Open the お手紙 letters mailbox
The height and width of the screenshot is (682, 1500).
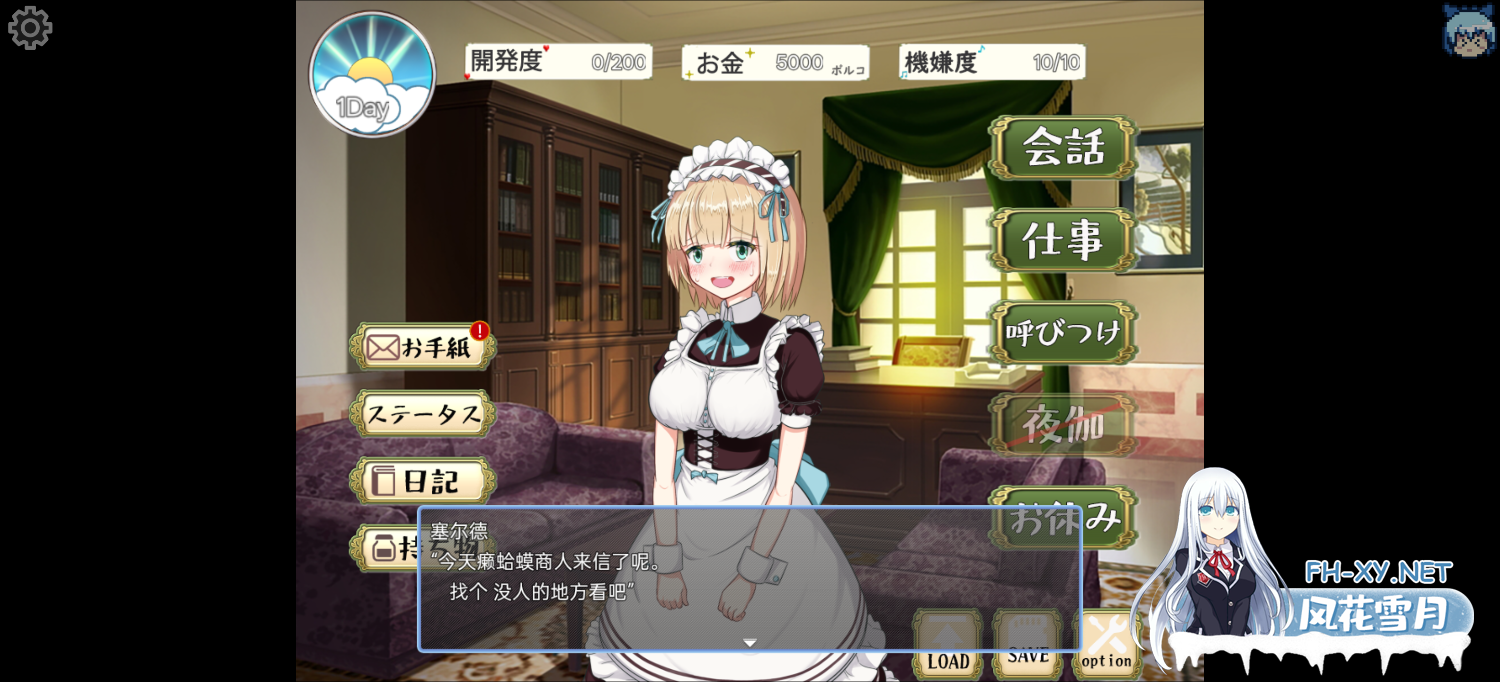click(x=422, y=347)
